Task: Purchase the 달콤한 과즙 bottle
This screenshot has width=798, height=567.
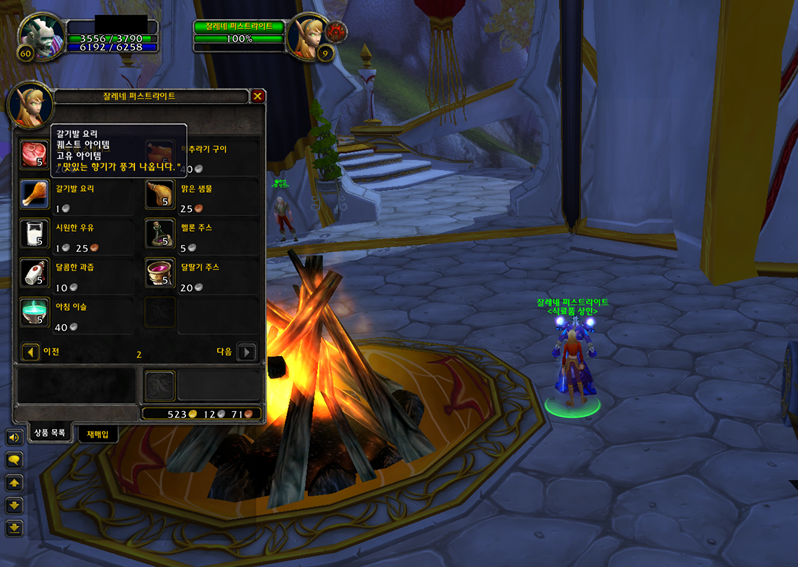Action: [x=34, y=272]
